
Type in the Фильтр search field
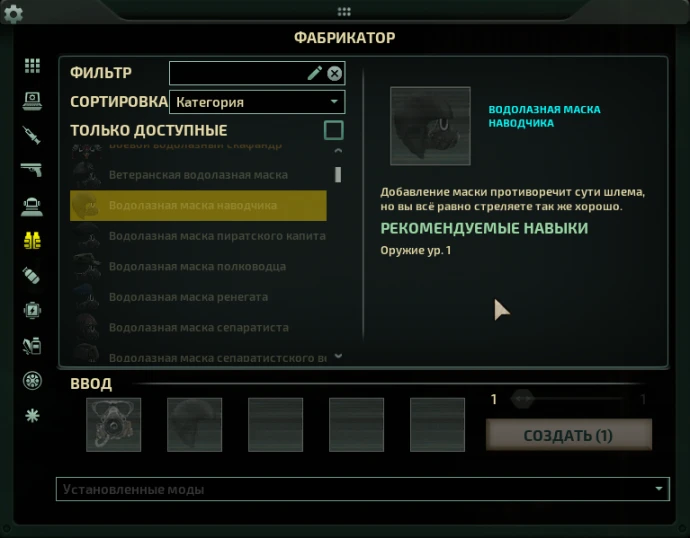pyautogui.click(x=238, y=73)
